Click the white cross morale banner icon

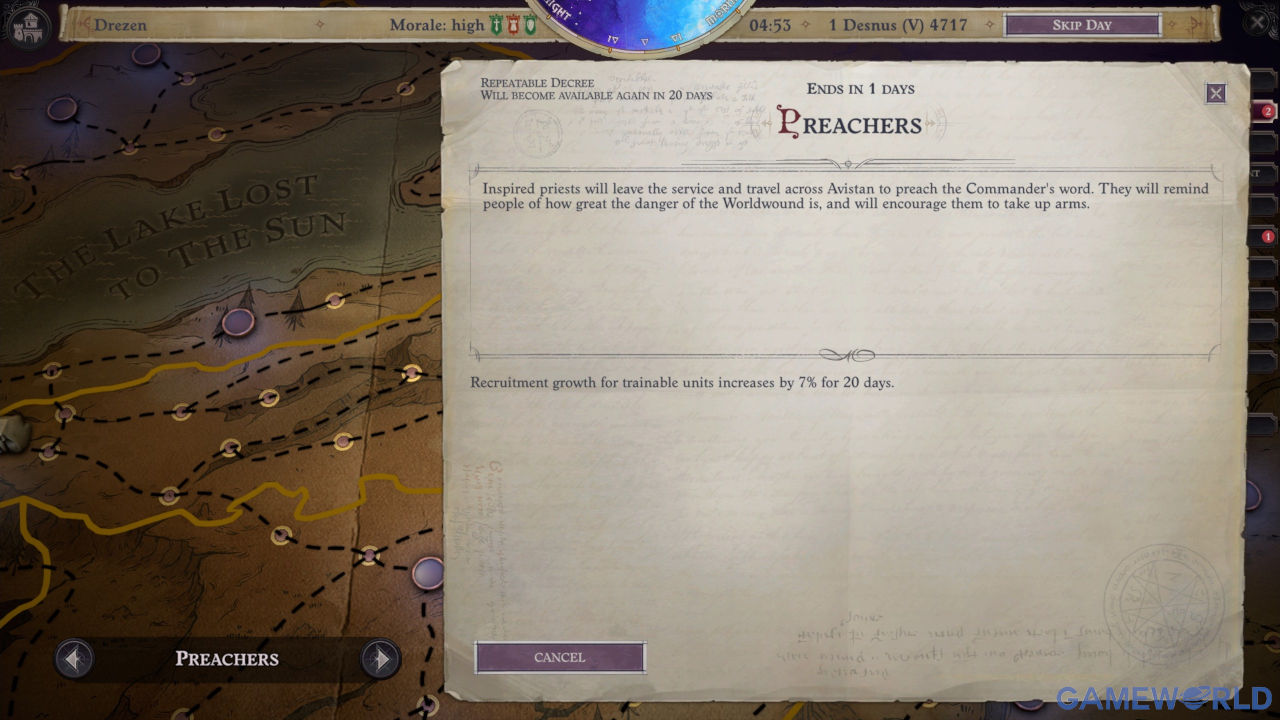[495, 24]
